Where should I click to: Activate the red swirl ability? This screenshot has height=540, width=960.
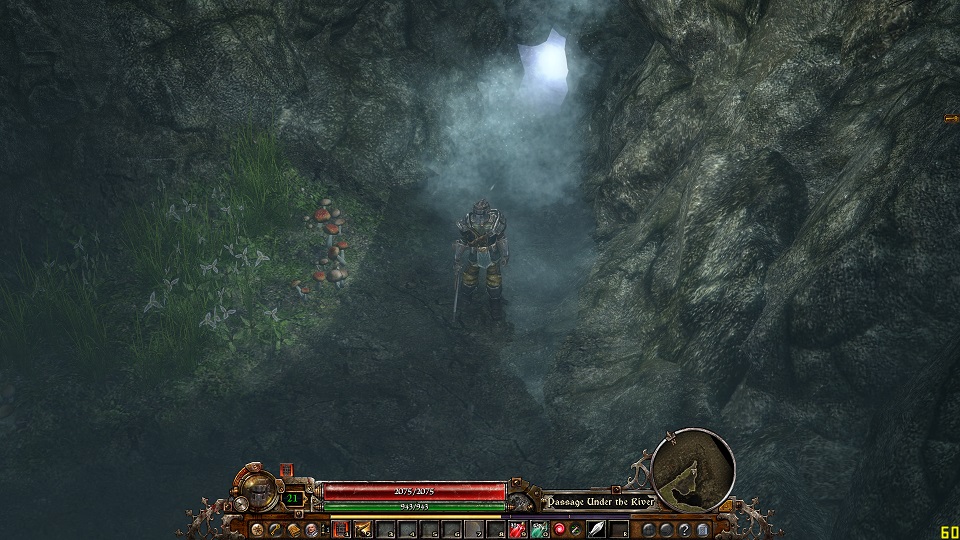559,529
